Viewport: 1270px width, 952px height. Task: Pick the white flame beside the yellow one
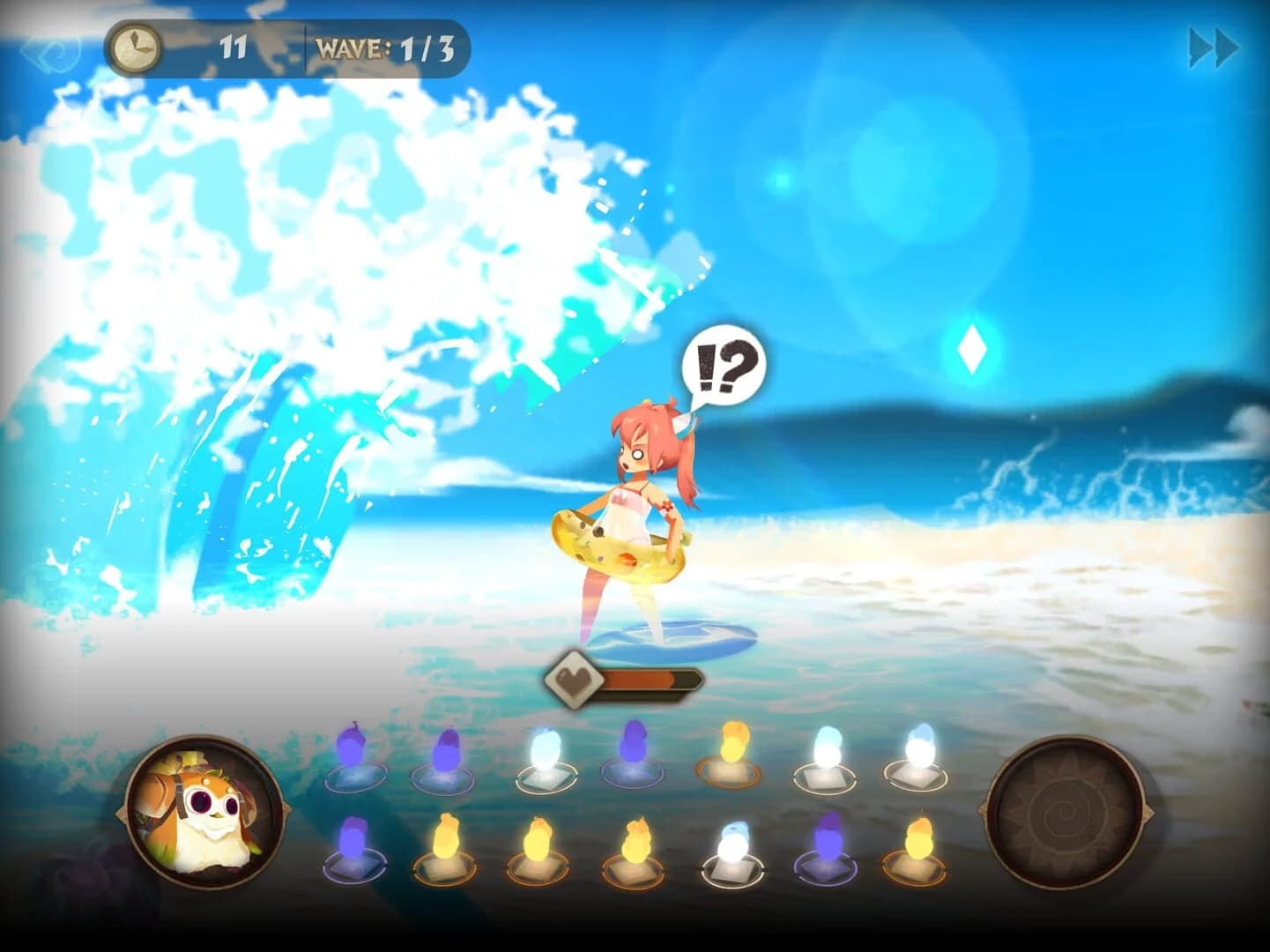(x=827, y=747)
